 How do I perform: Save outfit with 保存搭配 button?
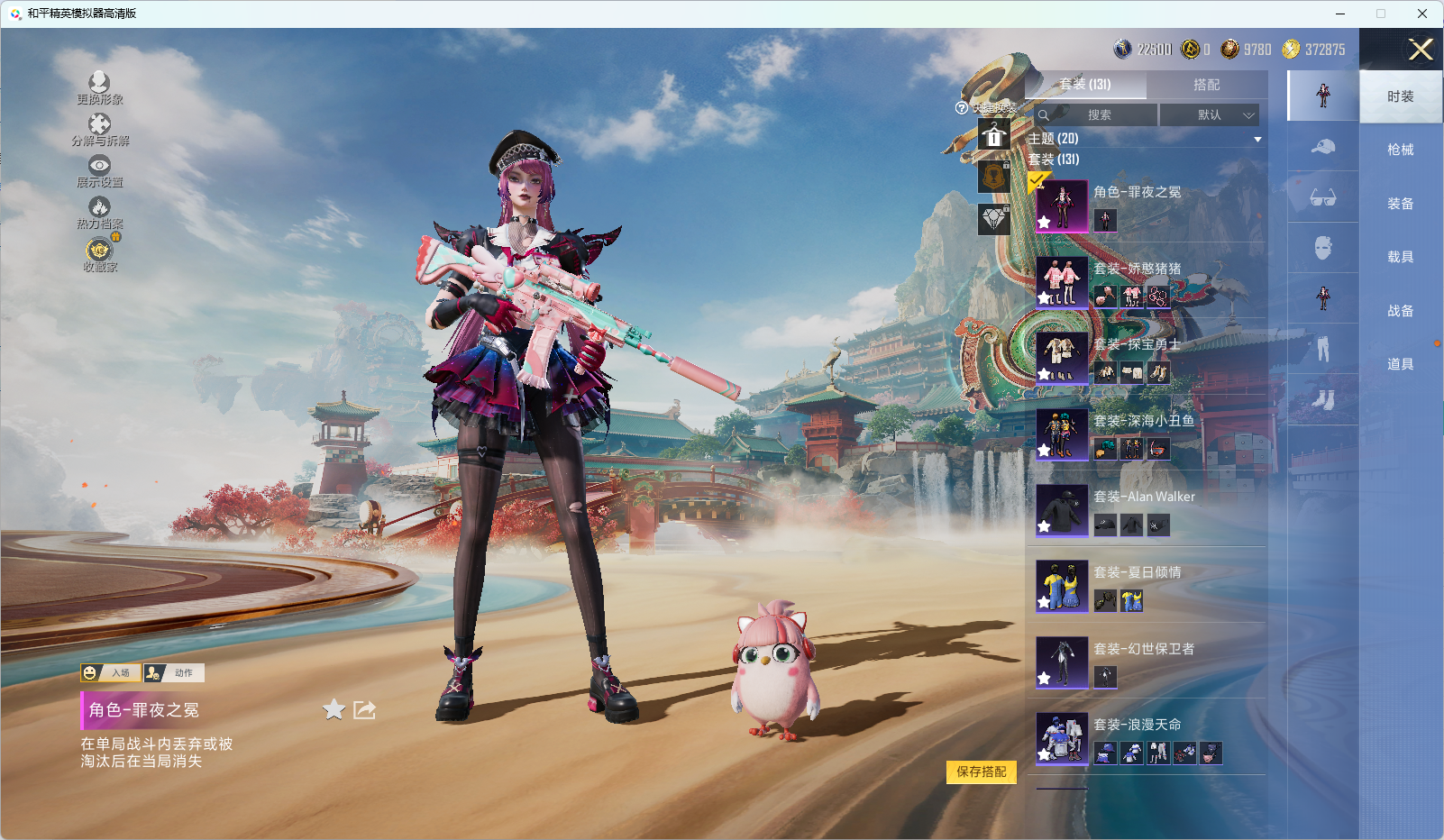click(981, 772)
